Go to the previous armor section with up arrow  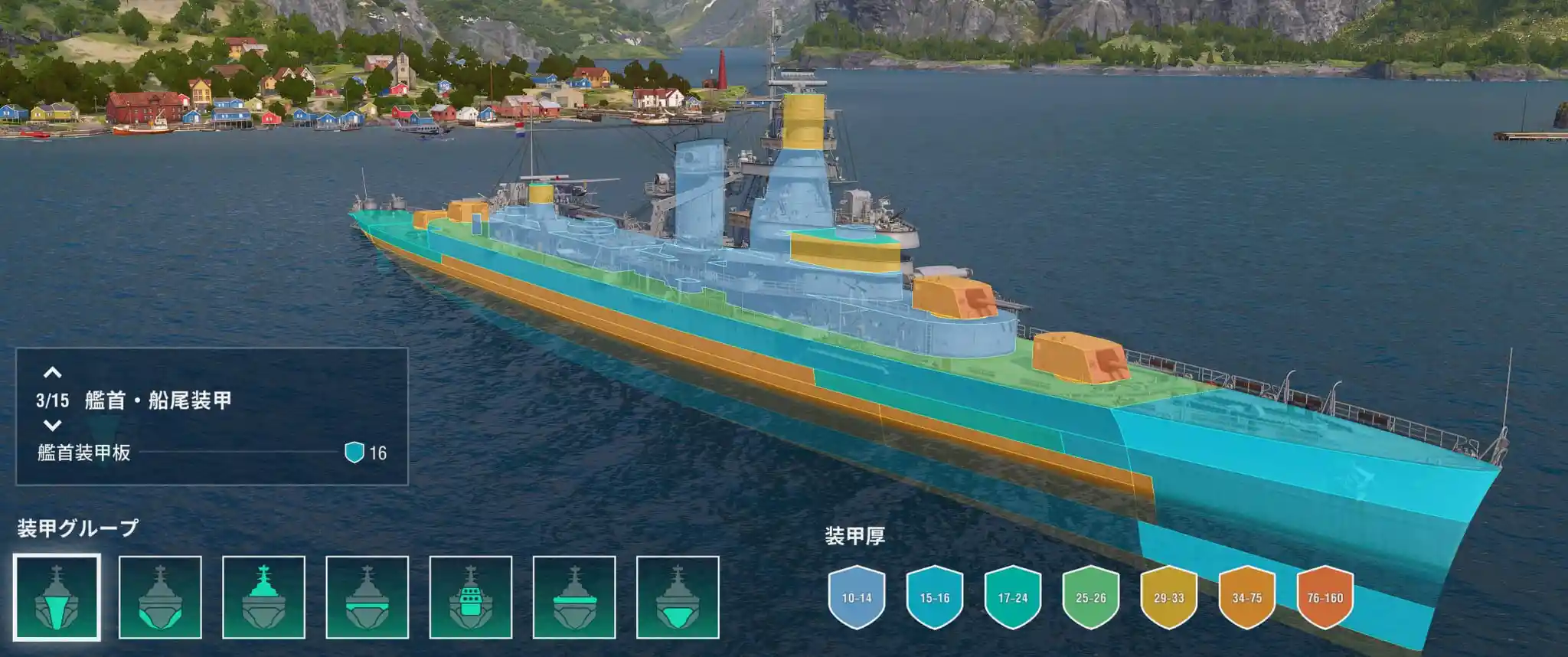coord(52,373)
